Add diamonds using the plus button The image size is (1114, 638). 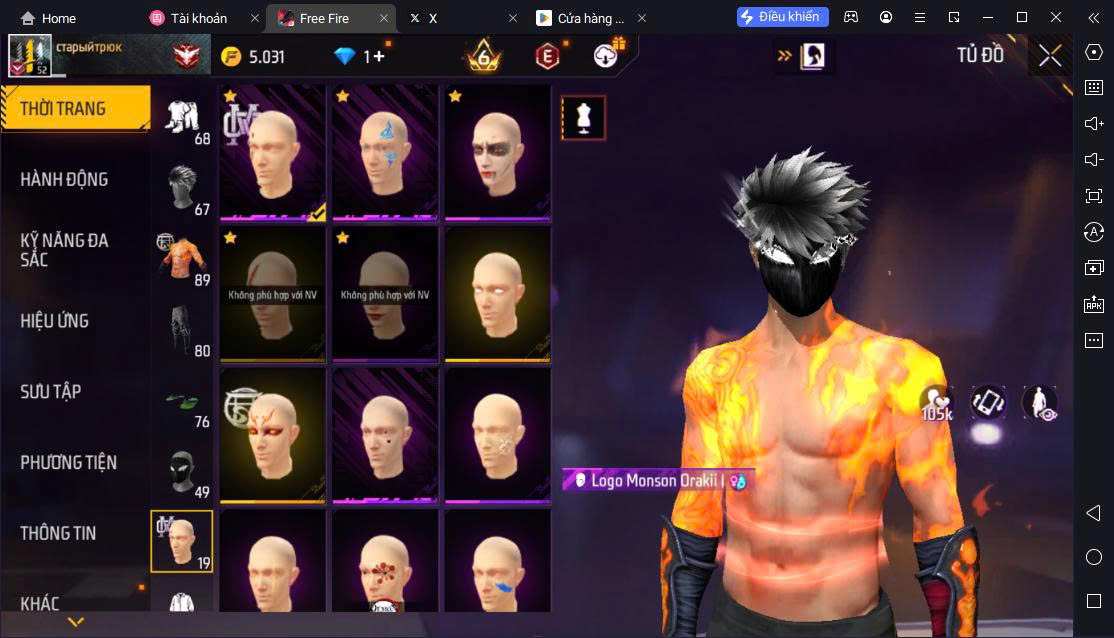point(378,57)
